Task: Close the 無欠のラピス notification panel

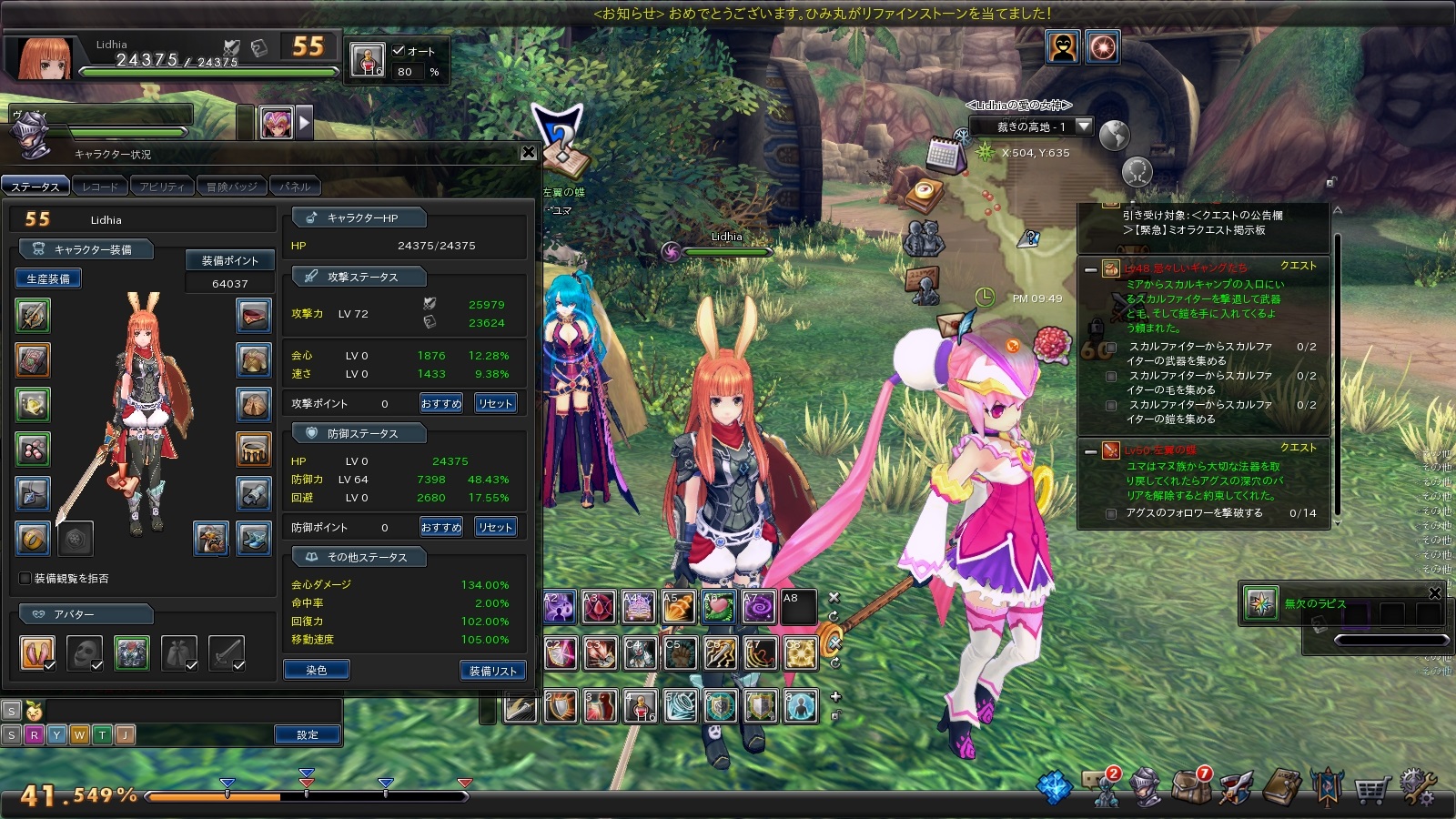Action: (x=1435, y=593)
